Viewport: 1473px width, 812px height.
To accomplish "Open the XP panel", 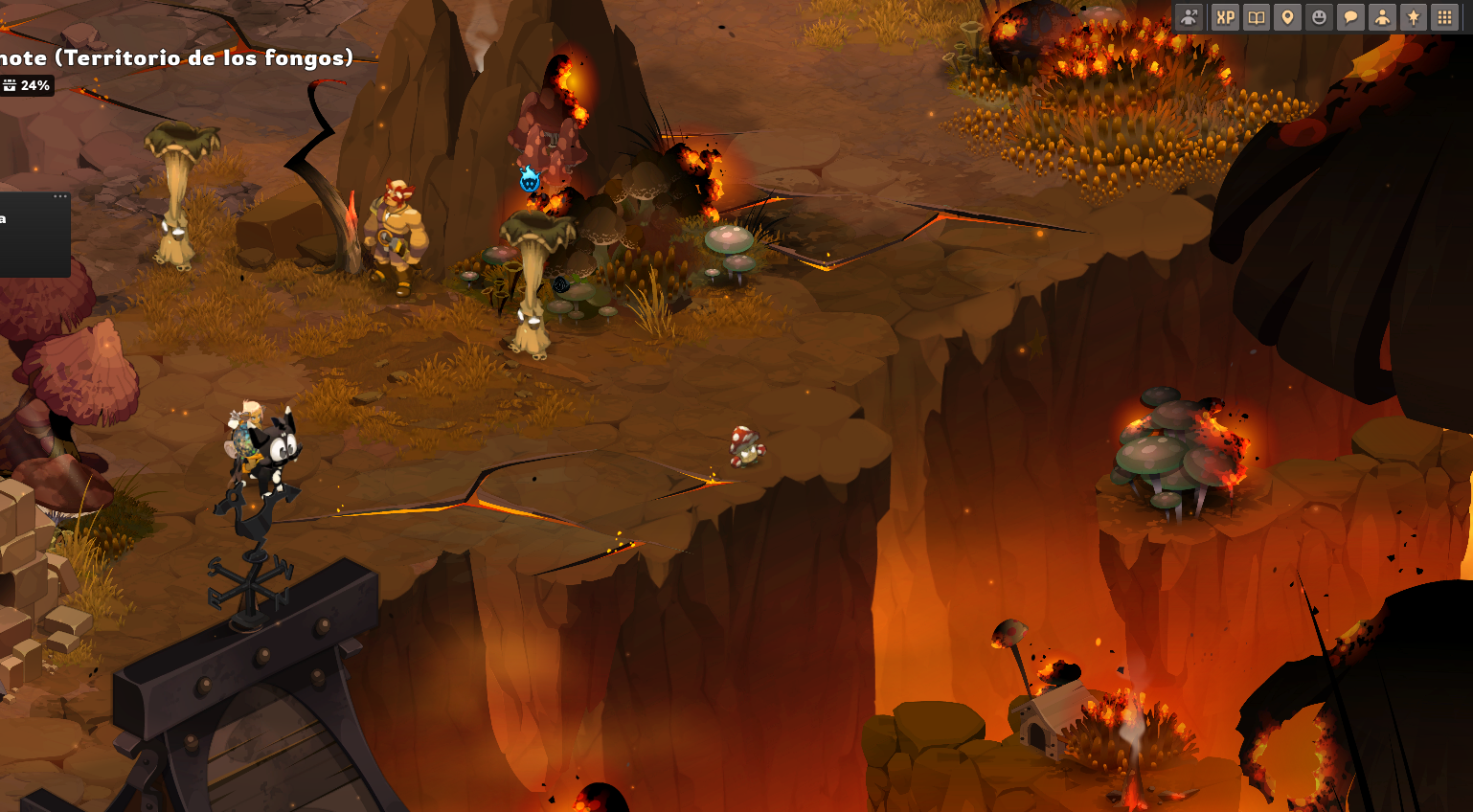I will click(x=1225, y=17).
